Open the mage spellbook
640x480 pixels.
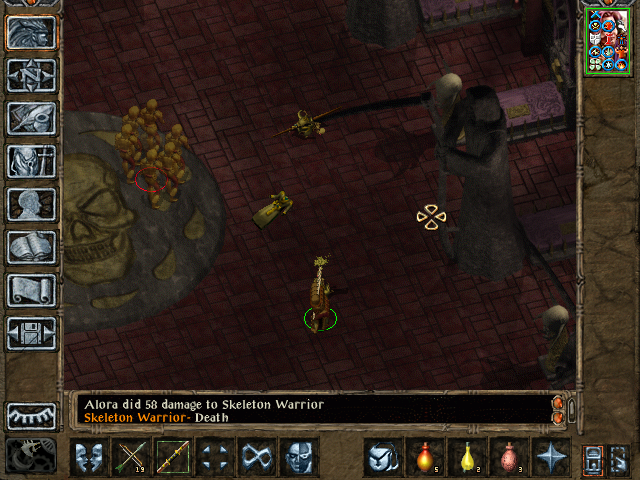pyautogui.click(x=32, y=247)
